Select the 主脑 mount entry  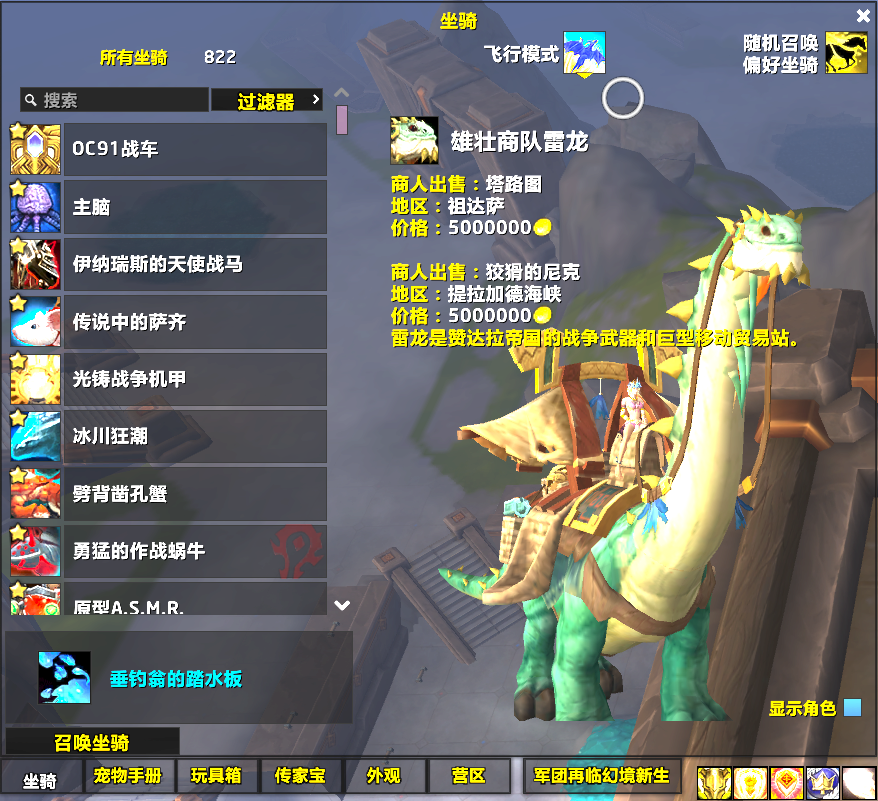pyautogui.click(x=170, y=207)
